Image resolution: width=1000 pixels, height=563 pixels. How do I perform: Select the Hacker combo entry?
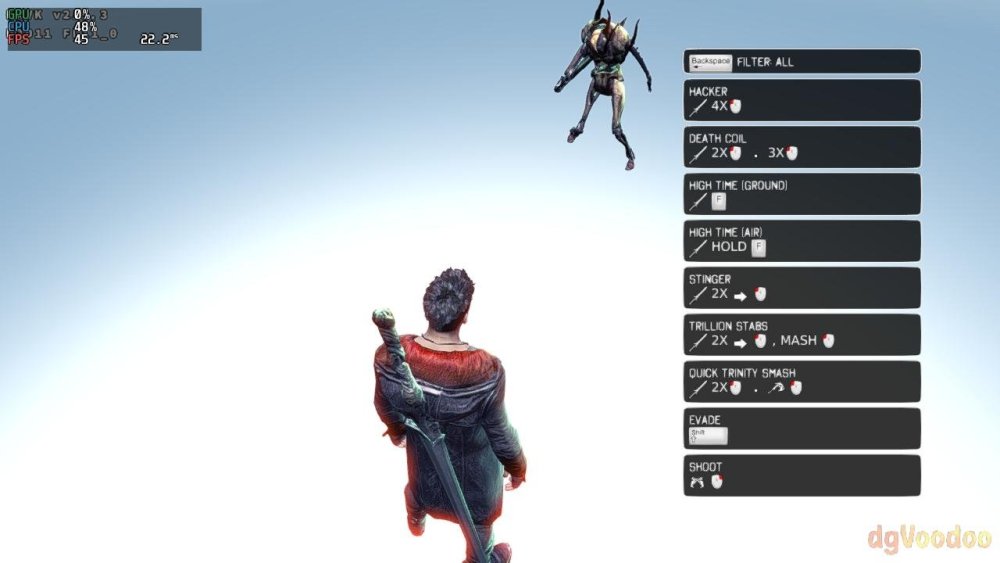(801, 99)
